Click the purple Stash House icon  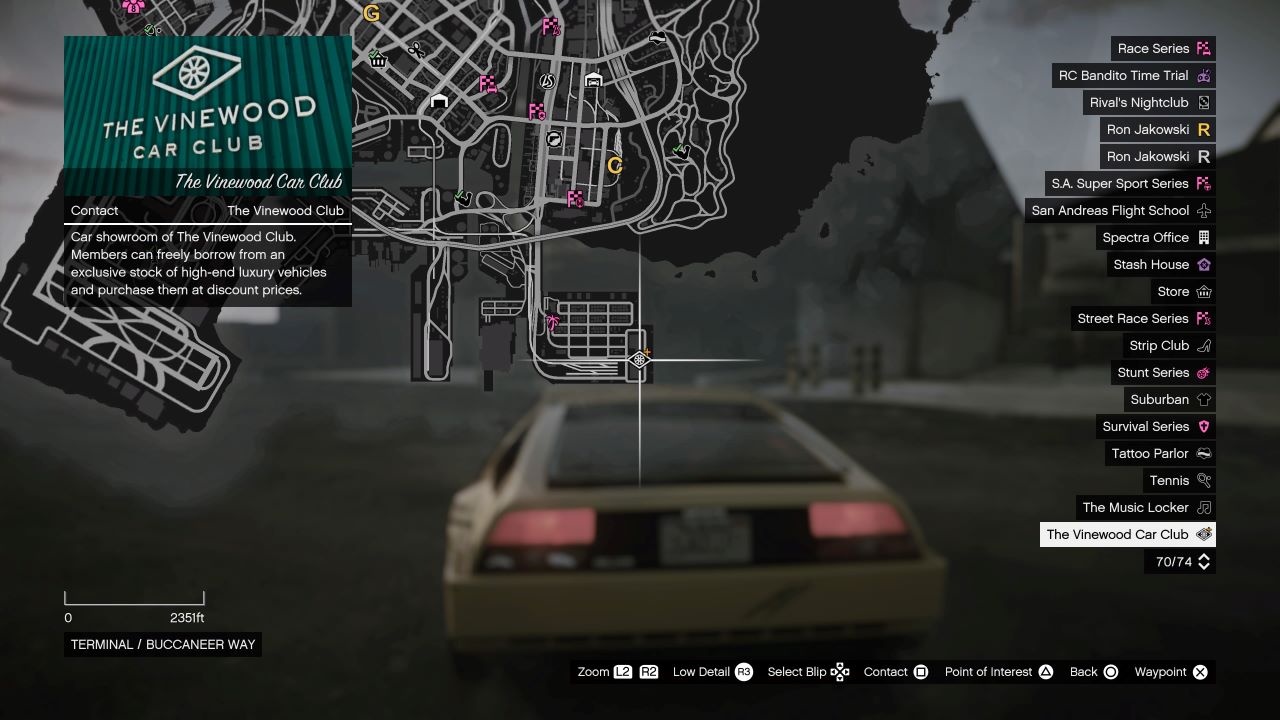[x=1203, y=264]
